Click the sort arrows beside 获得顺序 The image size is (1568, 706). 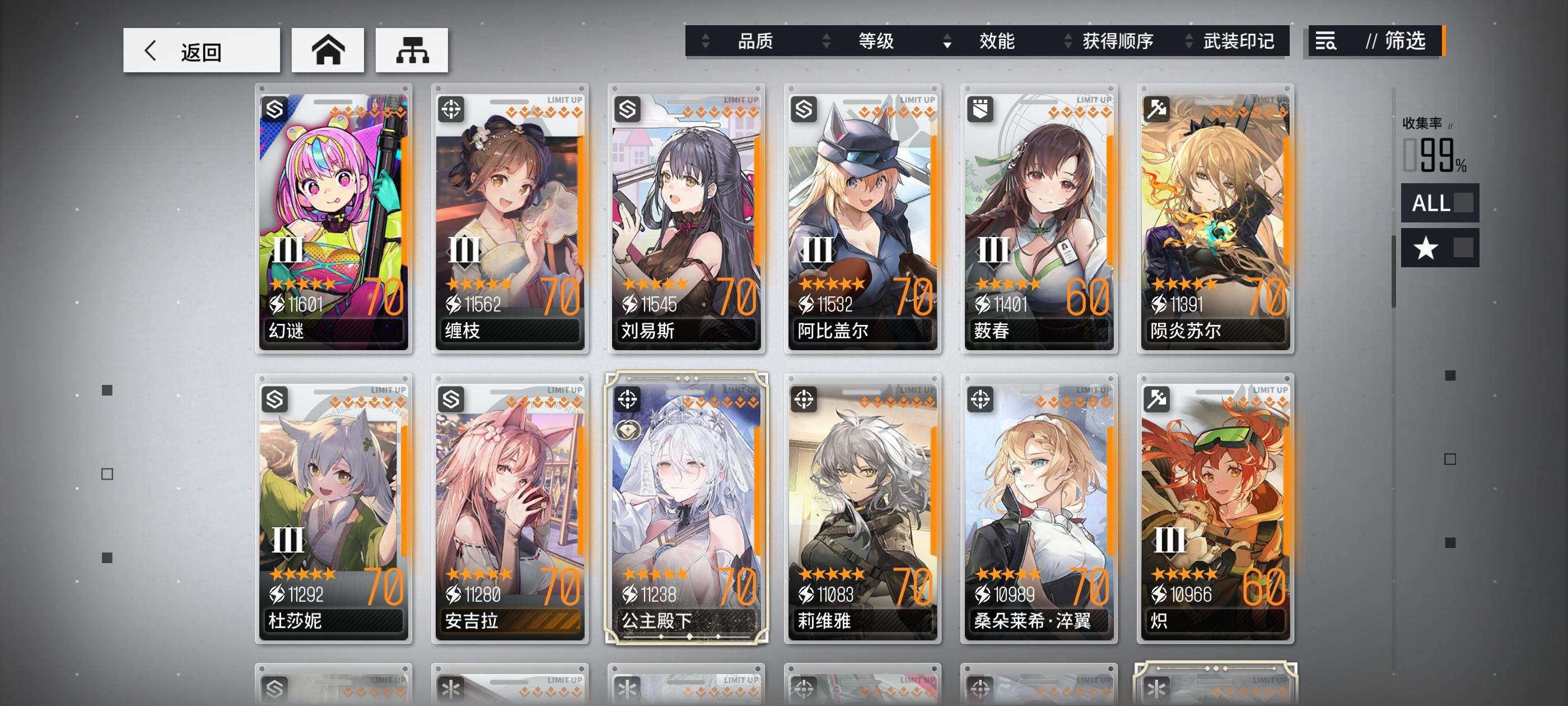pyautogui.click(x=1068, y=42)
